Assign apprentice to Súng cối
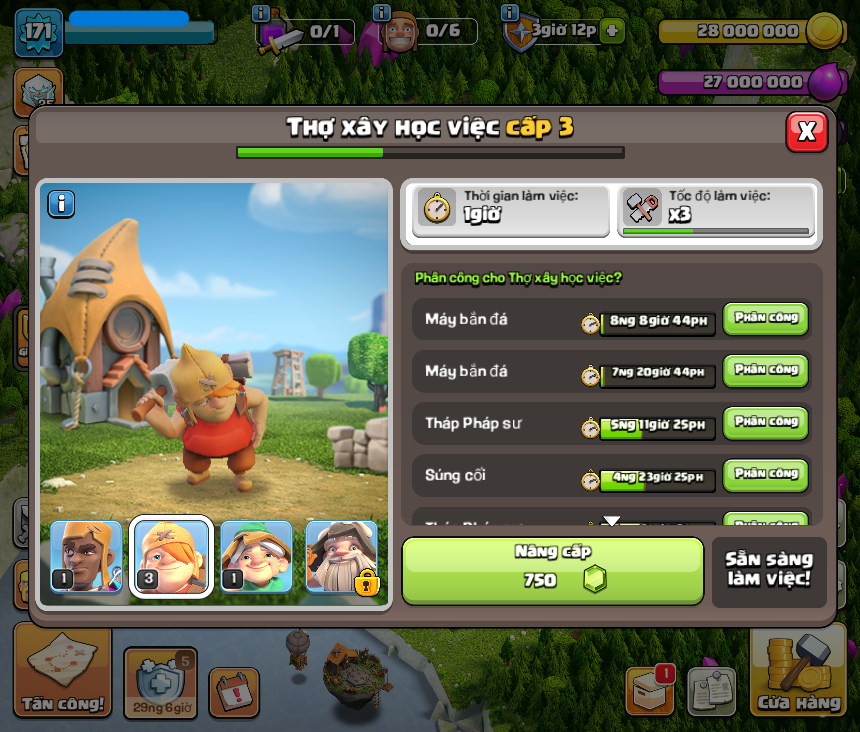860x732 pixels. coord(765,475)
